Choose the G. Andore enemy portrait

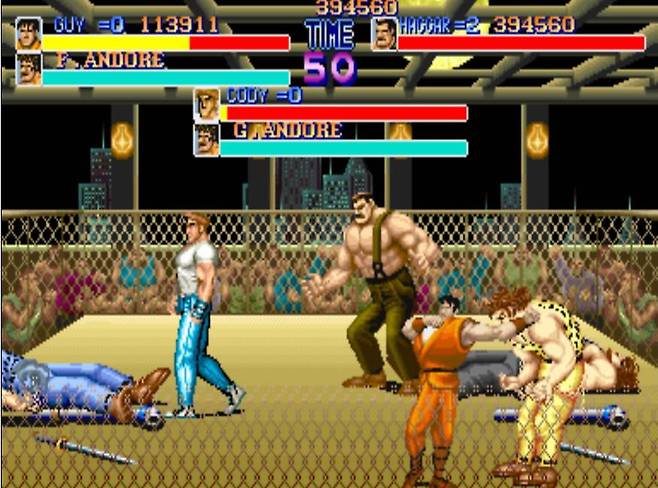pos(207,139)
